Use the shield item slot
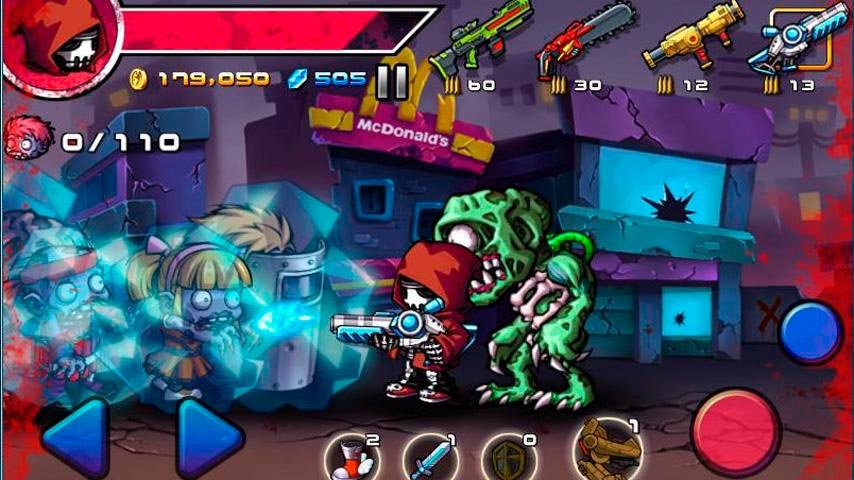This screenshot has width=854, height=480. point(509,458)
